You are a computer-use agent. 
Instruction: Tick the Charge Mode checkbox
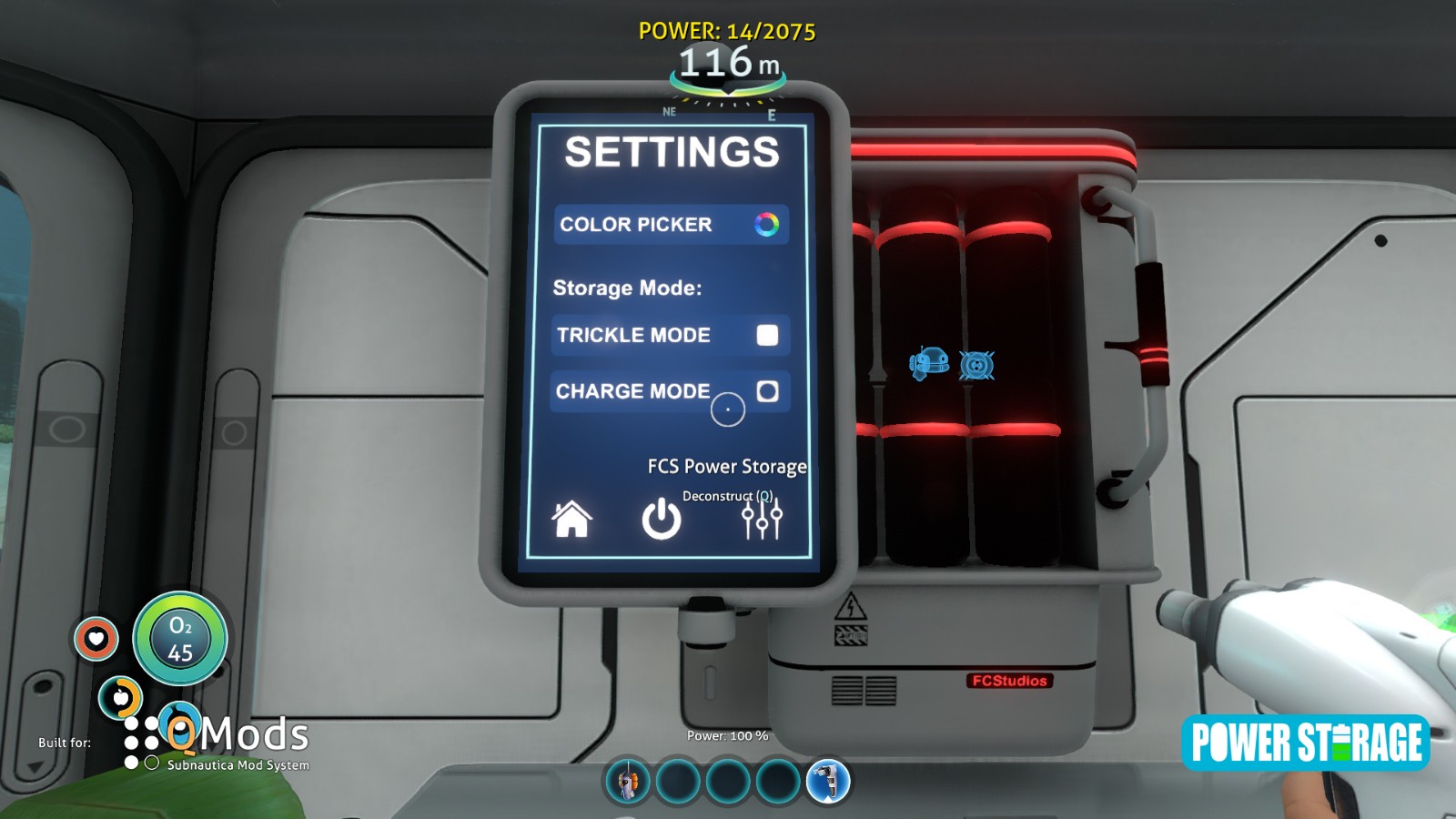767,391
